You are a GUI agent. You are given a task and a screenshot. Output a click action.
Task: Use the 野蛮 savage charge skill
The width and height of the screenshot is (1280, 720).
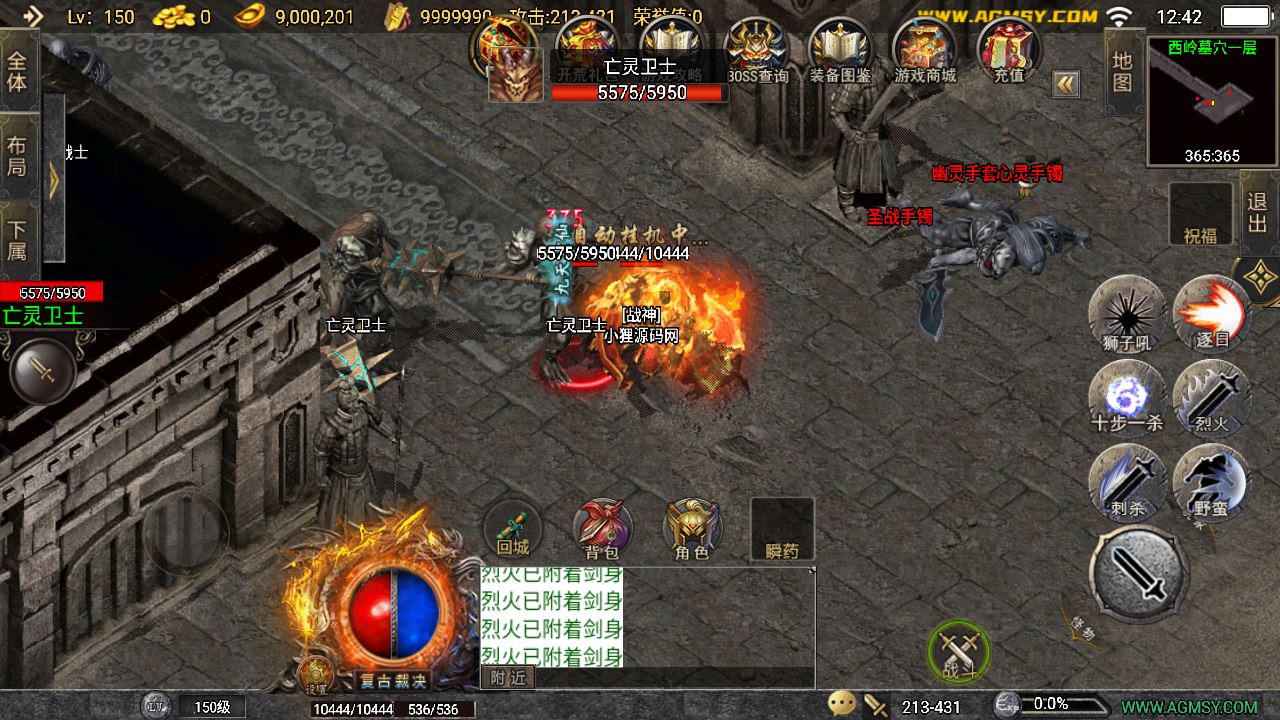(1211, 480)
